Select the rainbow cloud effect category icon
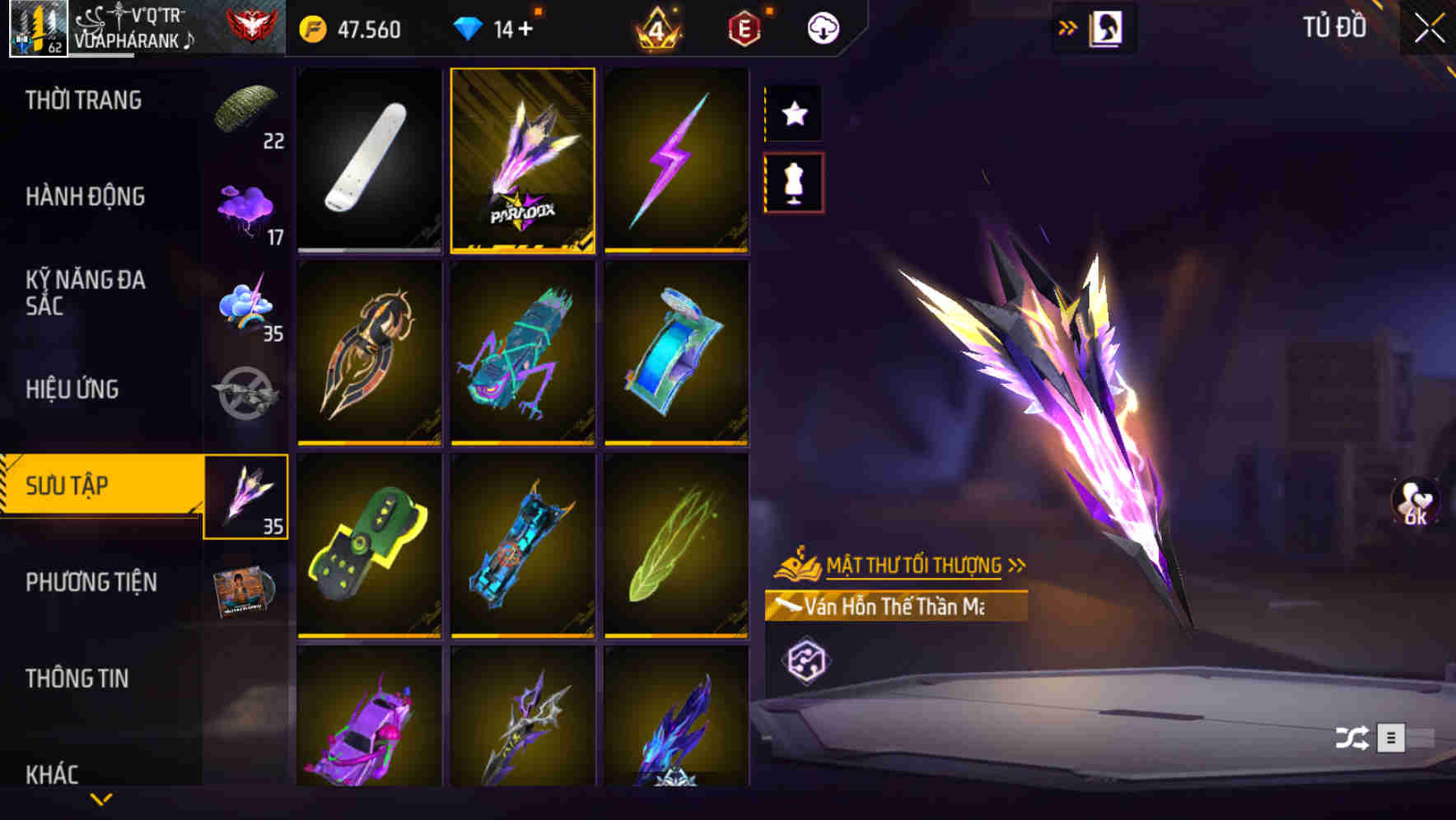The image size is (1456, 820). click(246, 307)
